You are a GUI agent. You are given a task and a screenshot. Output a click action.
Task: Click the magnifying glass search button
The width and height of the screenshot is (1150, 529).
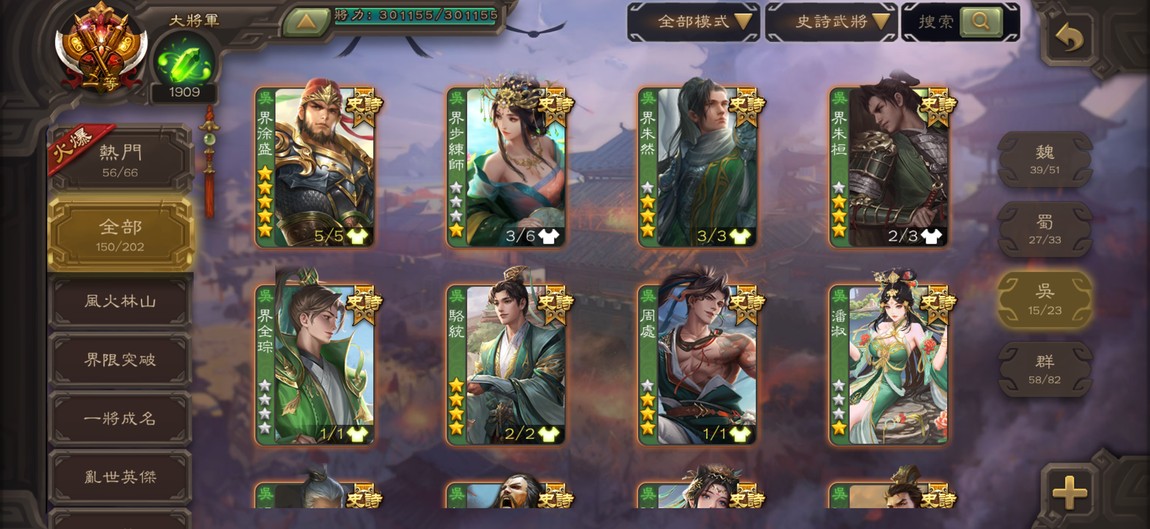coord(981,21)
